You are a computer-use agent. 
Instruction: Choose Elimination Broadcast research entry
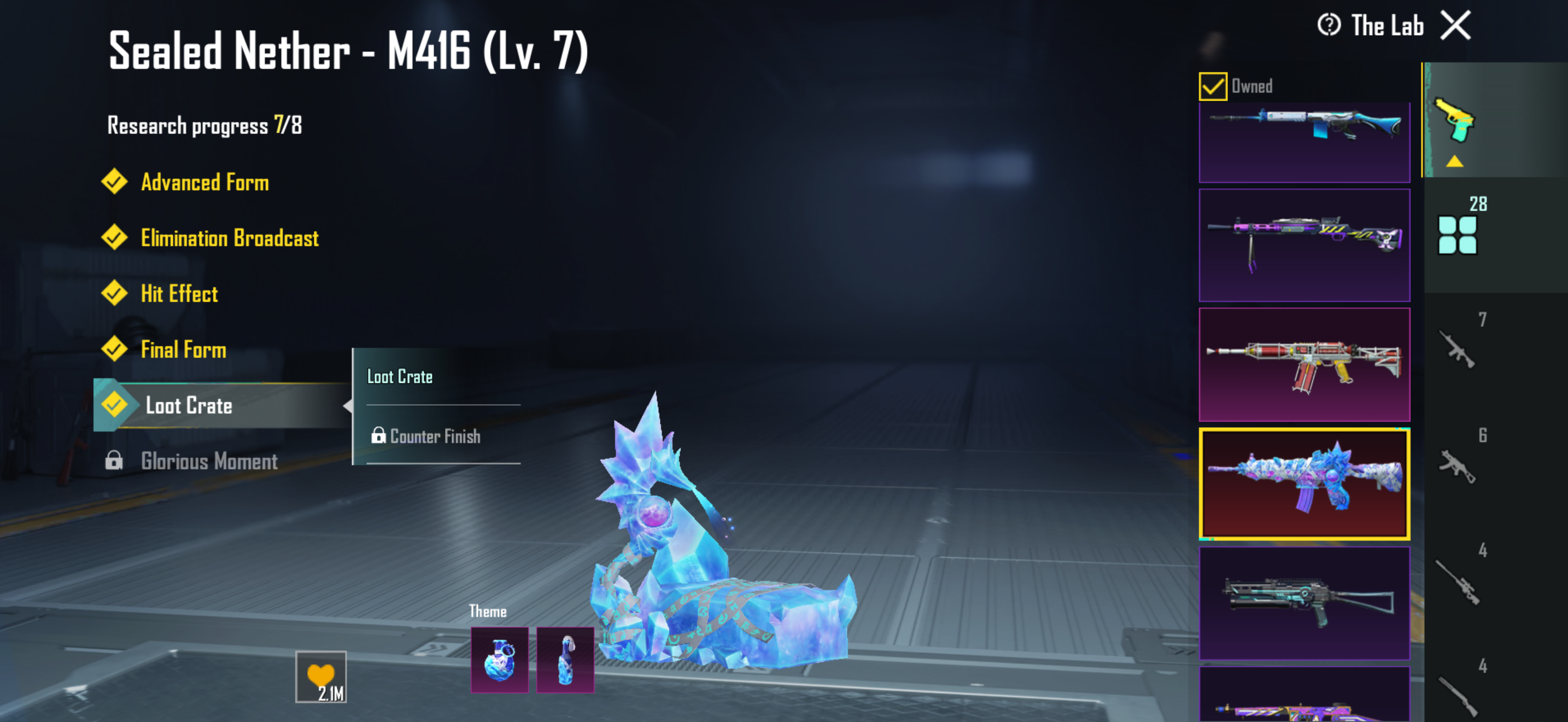pos(229,238)
